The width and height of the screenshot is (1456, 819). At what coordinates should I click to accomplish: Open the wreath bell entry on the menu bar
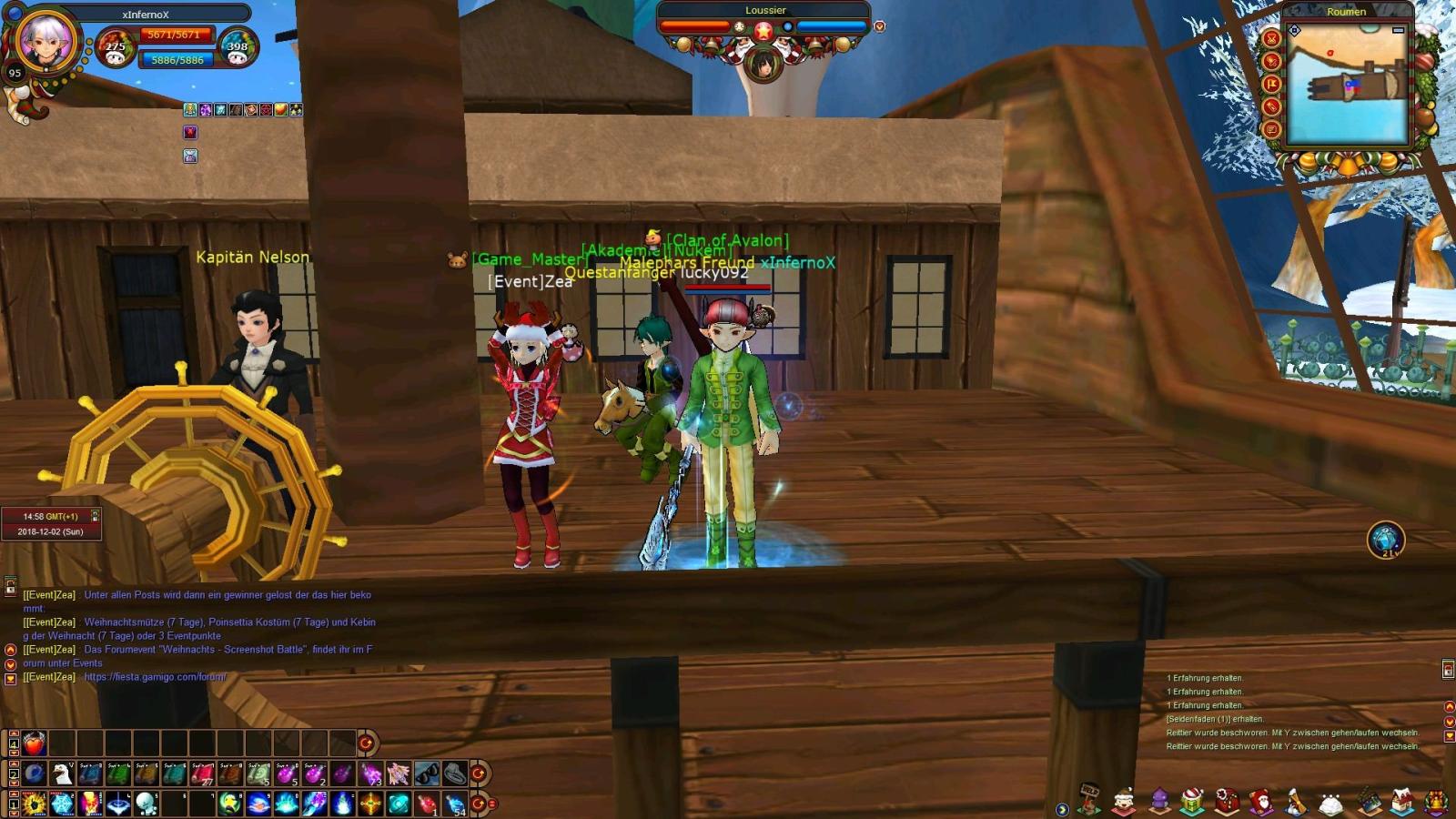tap(1436, 799)
